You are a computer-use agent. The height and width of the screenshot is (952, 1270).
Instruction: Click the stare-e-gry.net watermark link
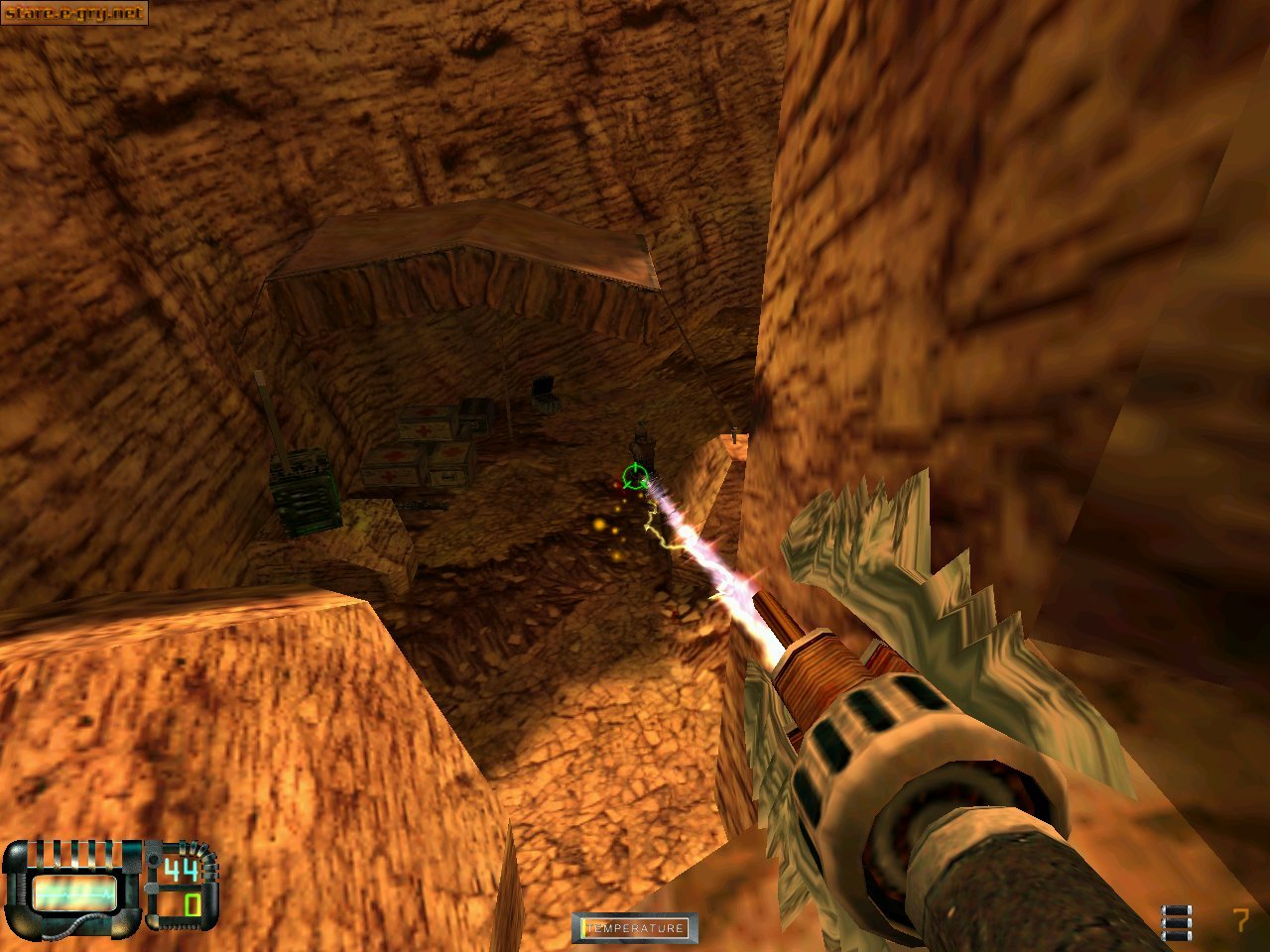click(73, 13)
